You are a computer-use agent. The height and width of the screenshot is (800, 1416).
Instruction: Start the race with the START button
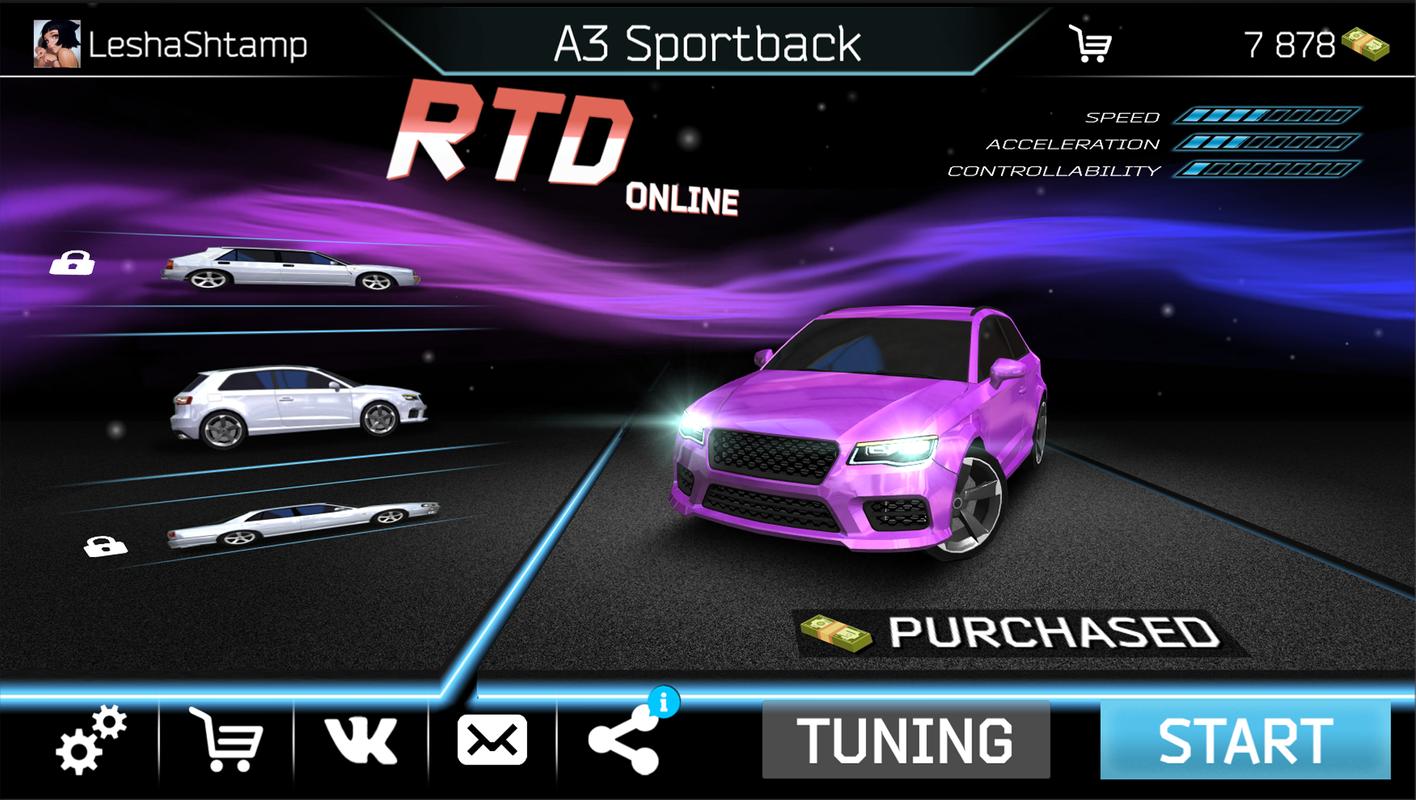(x=1245, y=741)
